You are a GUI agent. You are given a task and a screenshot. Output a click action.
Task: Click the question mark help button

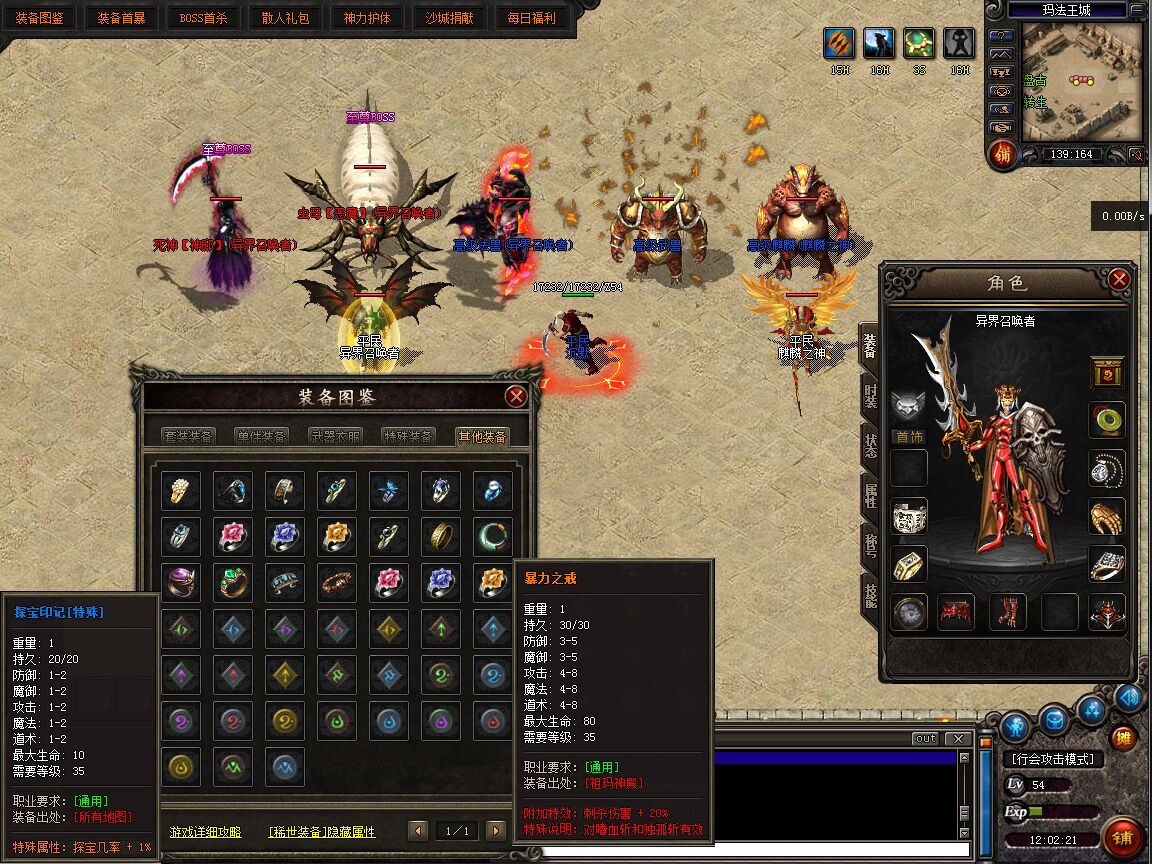pos(1001,36)
